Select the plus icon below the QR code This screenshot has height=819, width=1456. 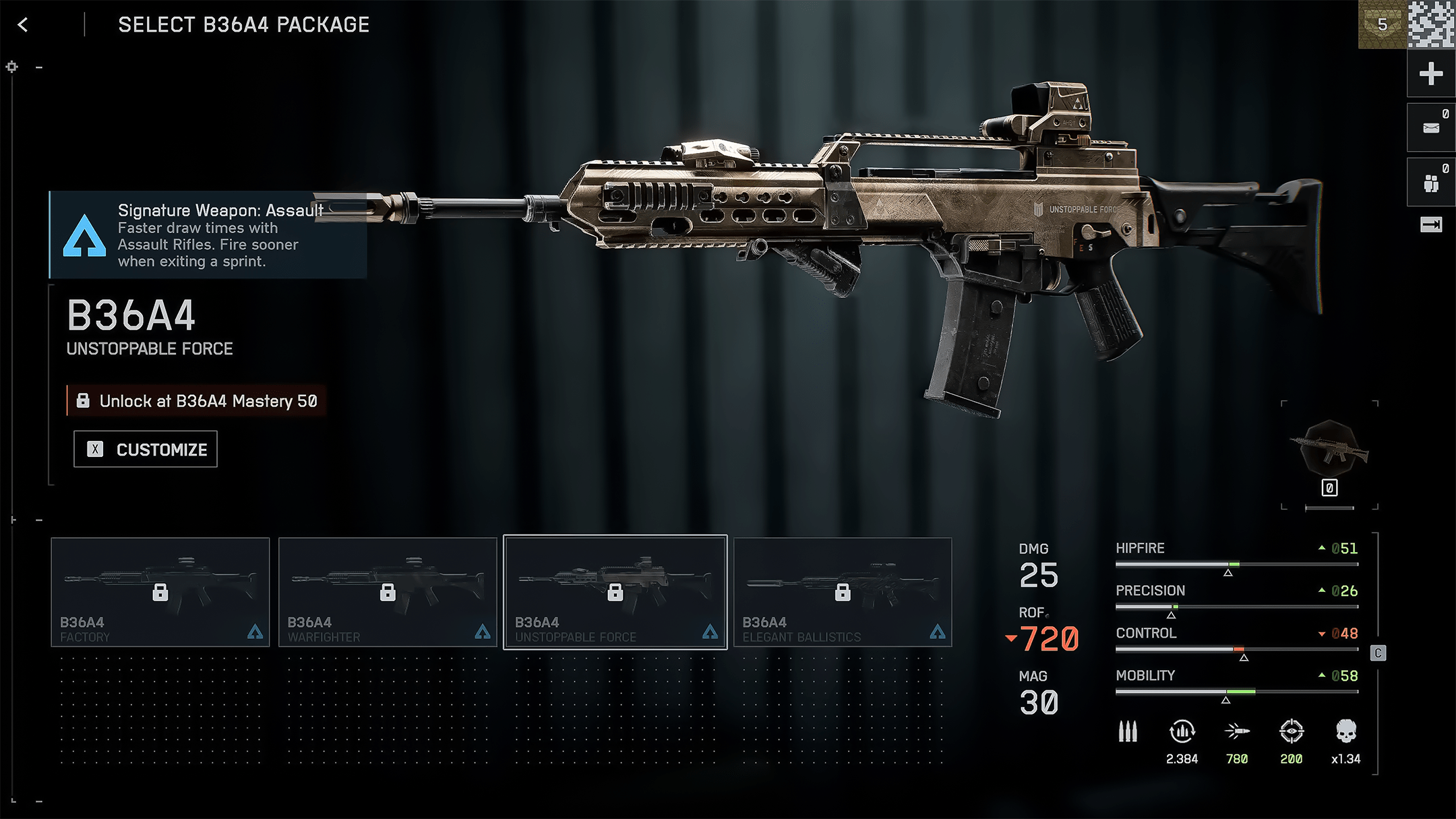tap(1430, 73)
